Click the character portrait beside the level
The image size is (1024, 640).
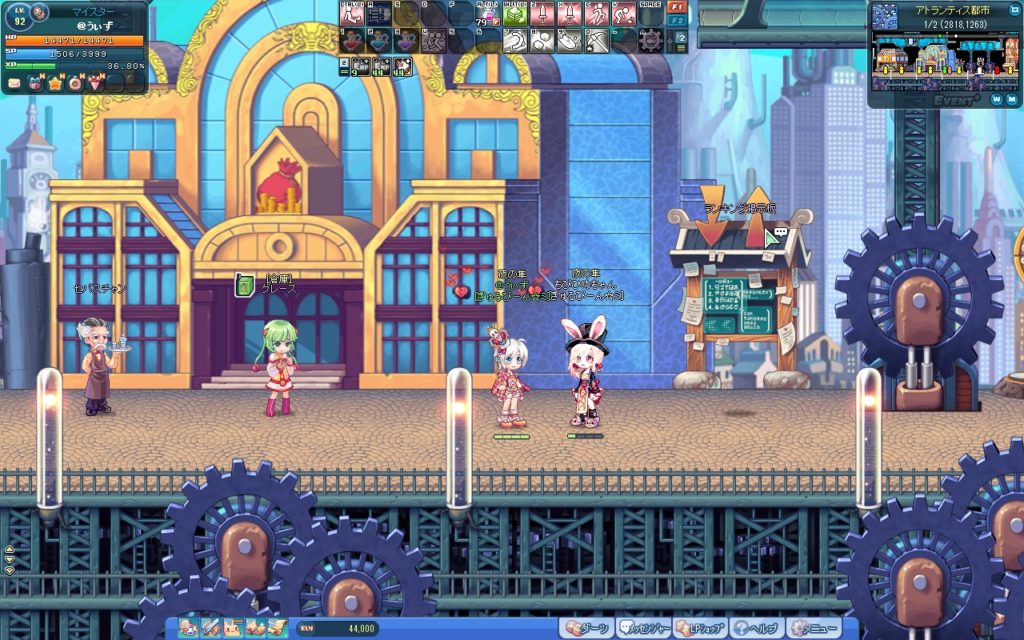(40, 12)
